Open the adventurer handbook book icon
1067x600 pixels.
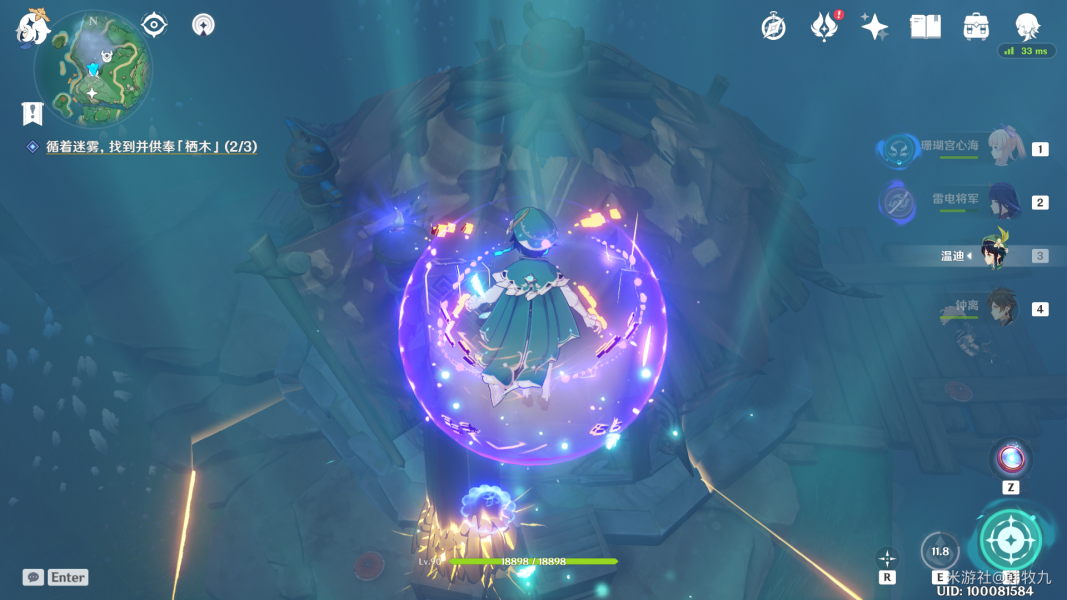925,27
